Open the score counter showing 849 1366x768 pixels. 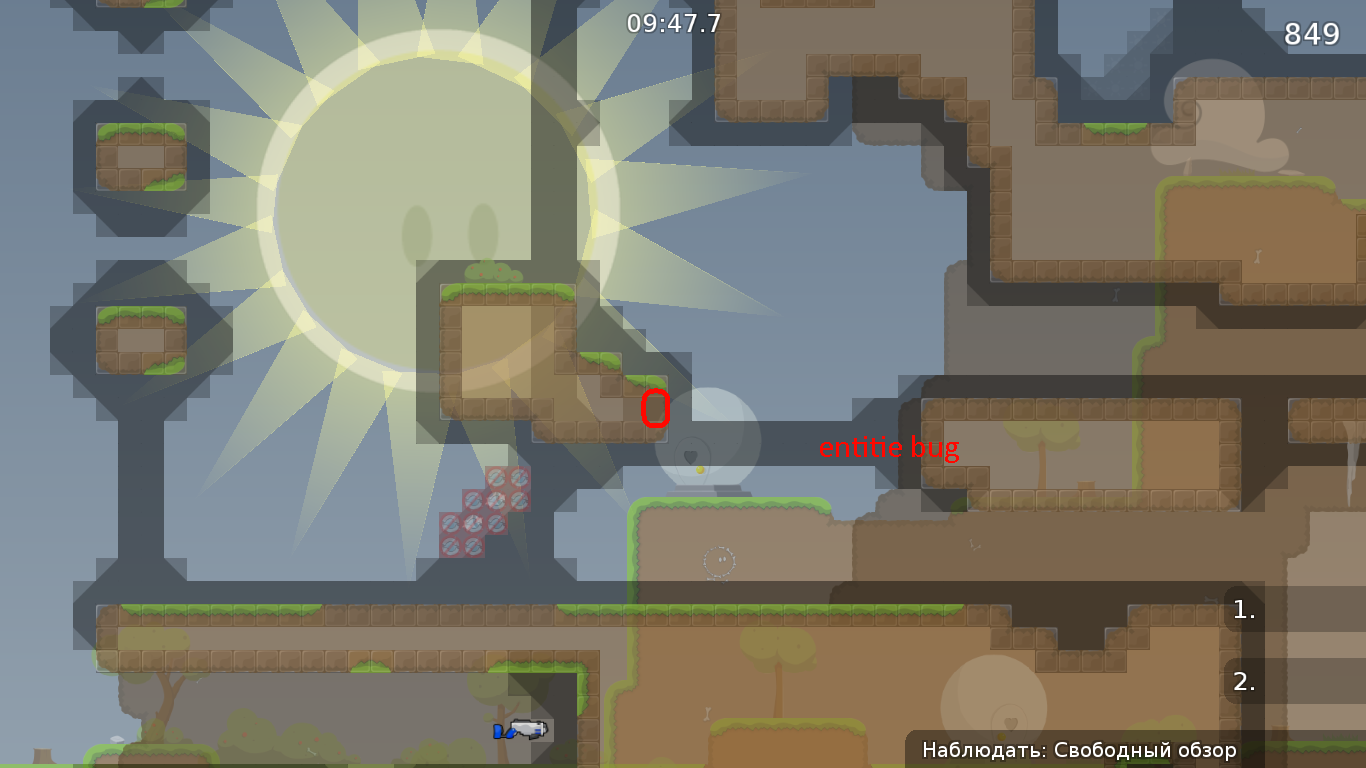1311,34
